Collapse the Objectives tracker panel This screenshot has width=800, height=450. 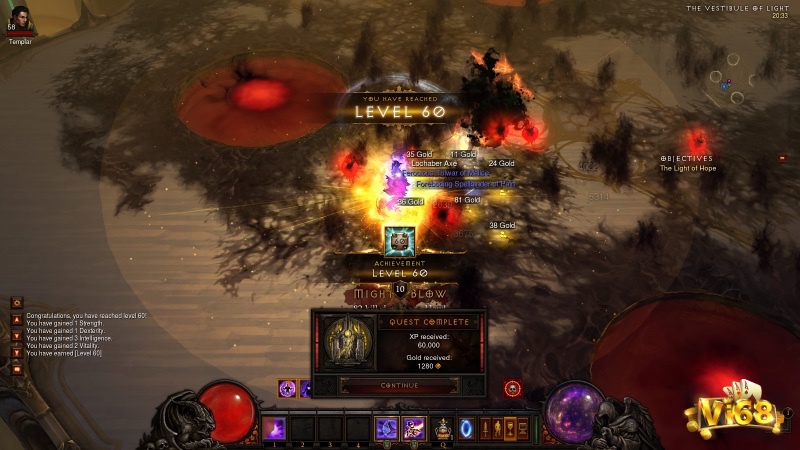782,158
